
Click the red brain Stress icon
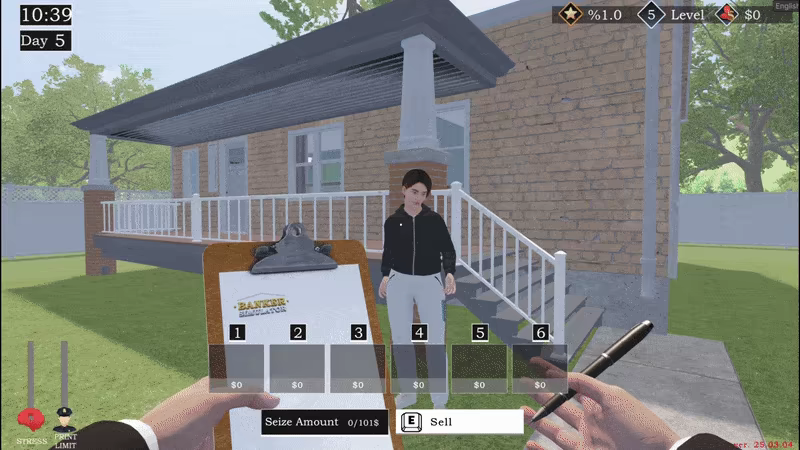point(32,418)
